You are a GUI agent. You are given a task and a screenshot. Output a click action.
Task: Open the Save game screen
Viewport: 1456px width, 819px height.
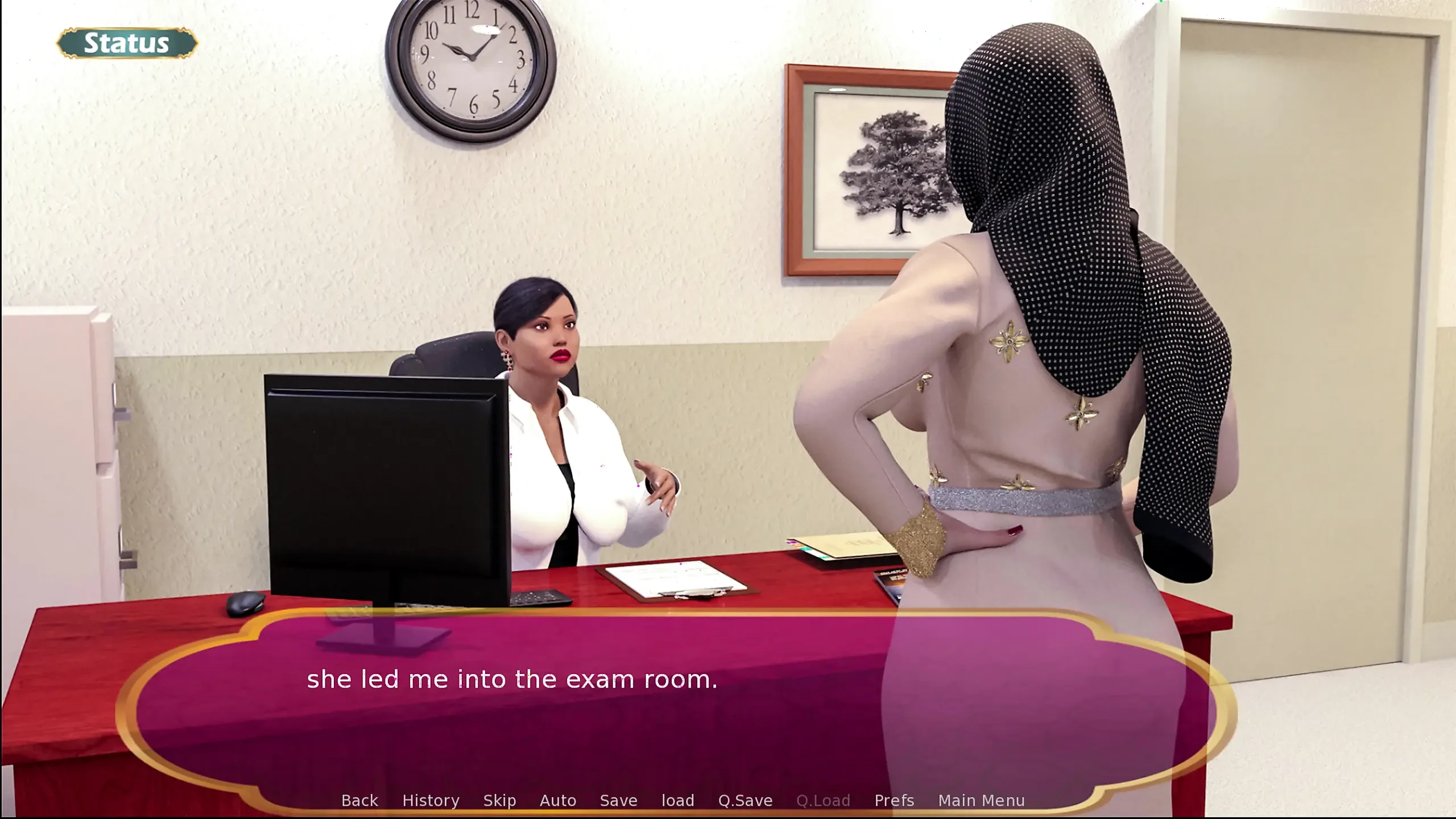click(618, 800)
